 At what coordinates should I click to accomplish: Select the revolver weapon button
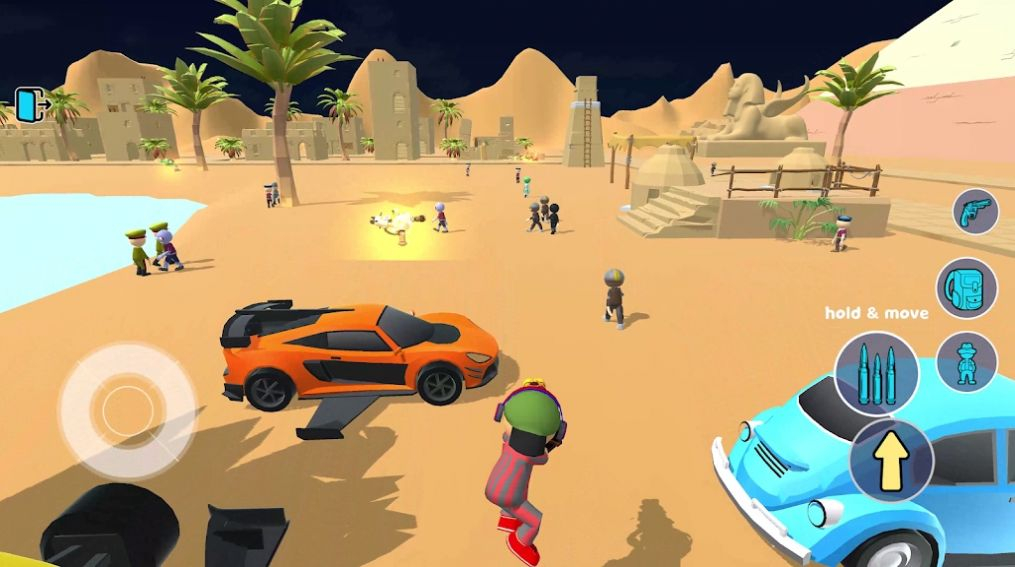(973, 212)
